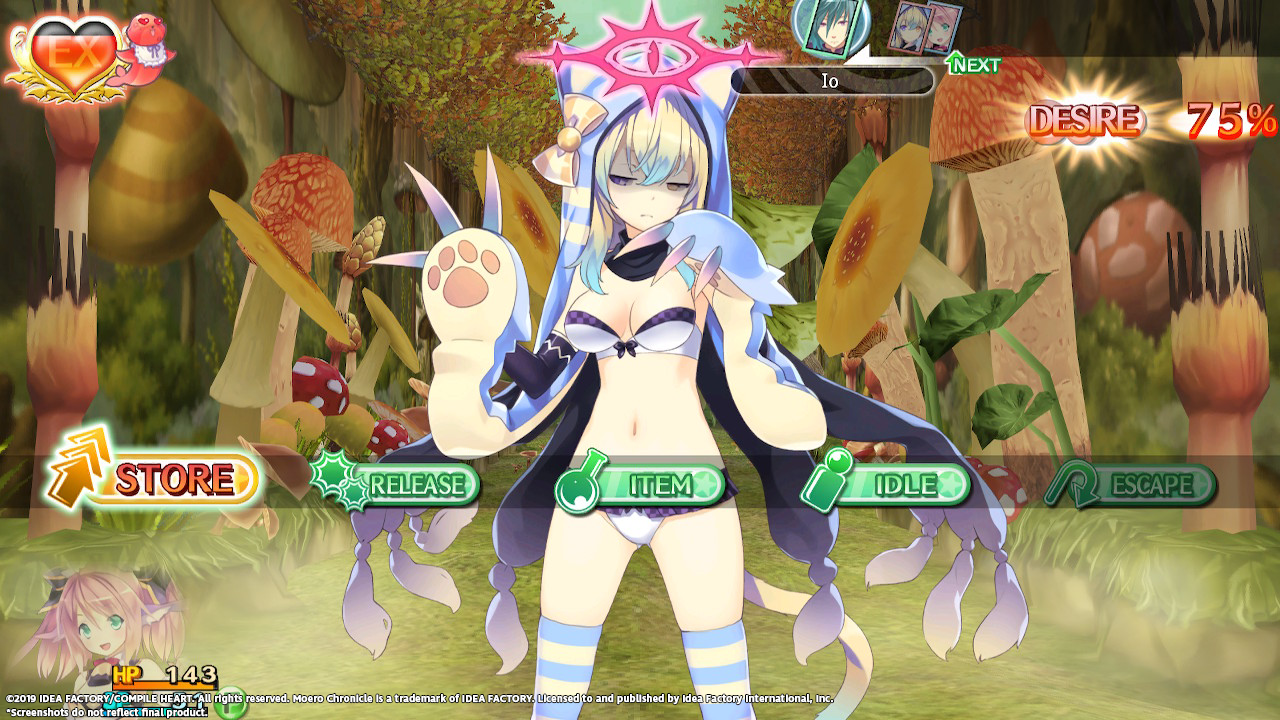Click the EX heart gauge icon
Viewport: 1280px width, 720px height.
67,55
